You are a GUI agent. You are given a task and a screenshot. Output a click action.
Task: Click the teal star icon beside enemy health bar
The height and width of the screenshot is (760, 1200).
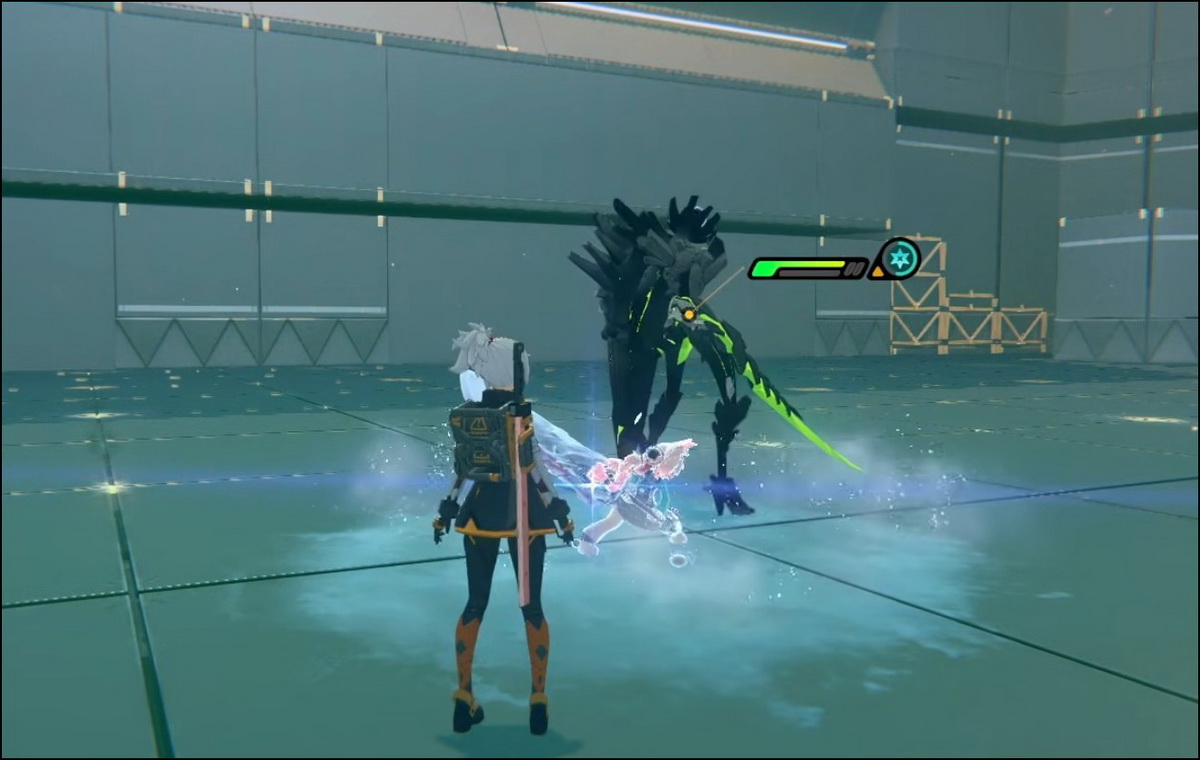[900, 258]
